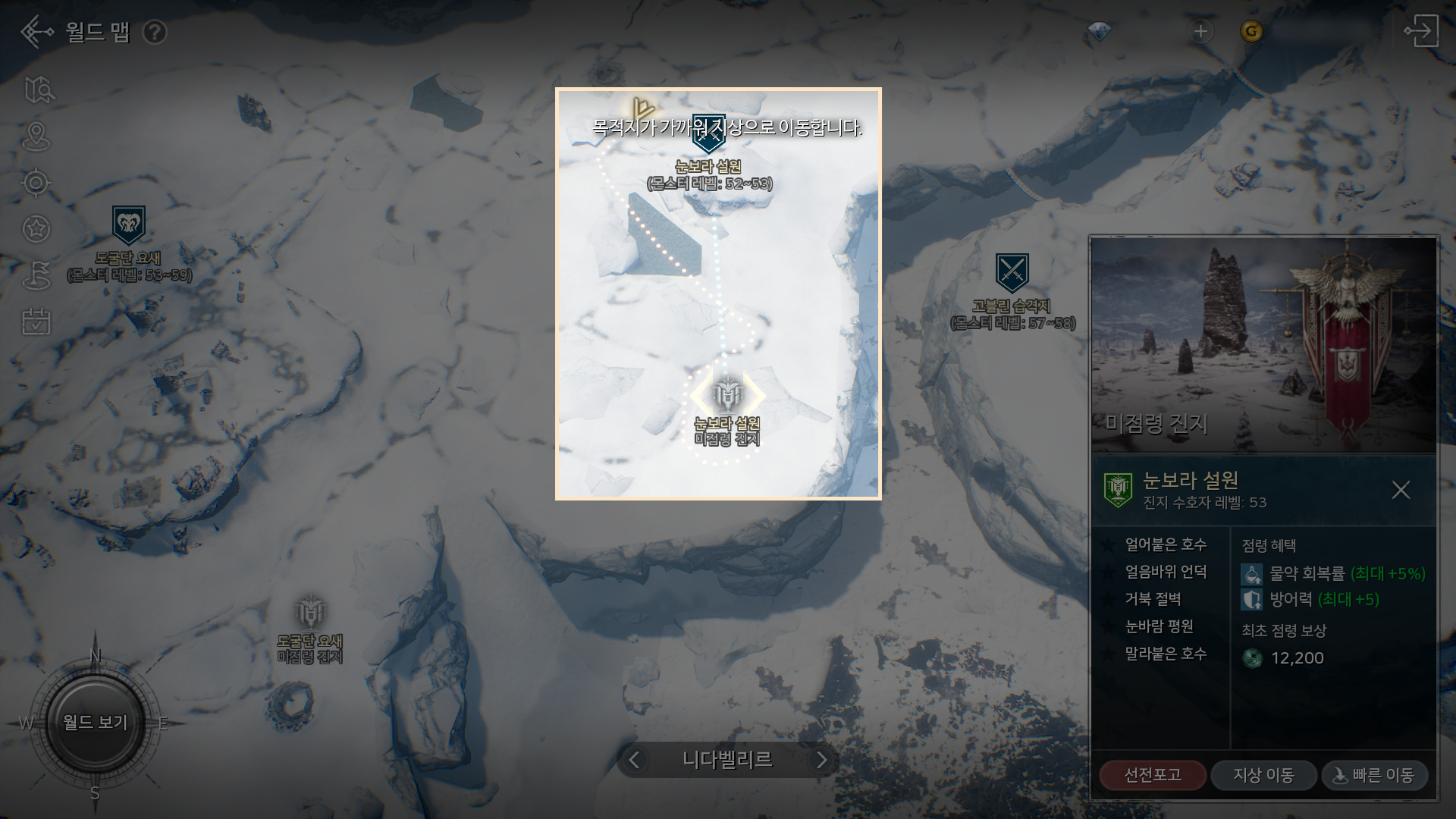This screenshot has width=1456, height=819.
Task: Close the 눈보라 설원 info panel
Action: pos(1401,490)
